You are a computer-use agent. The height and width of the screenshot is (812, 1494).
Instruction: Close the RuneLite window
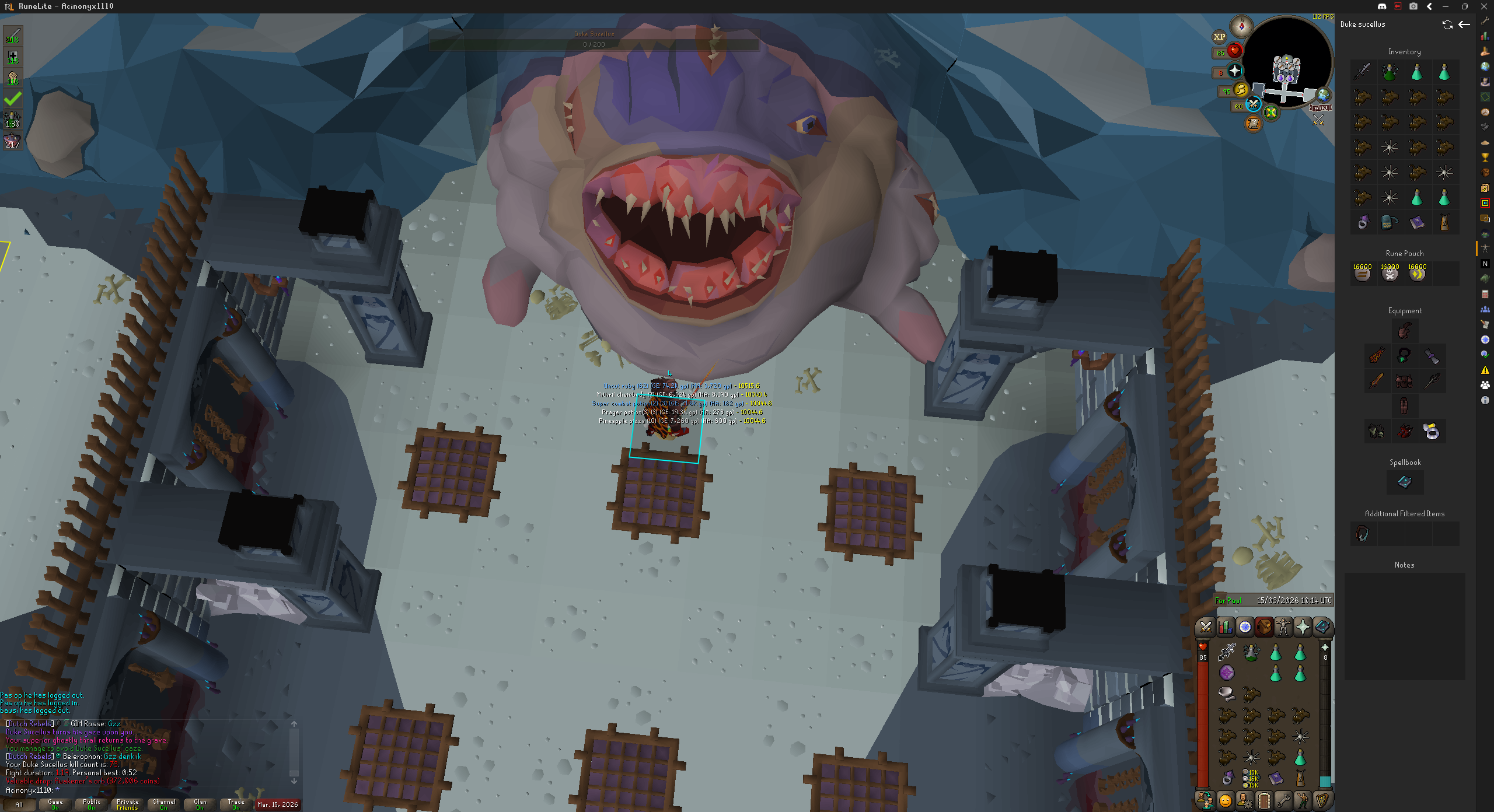coord(1483,6)
